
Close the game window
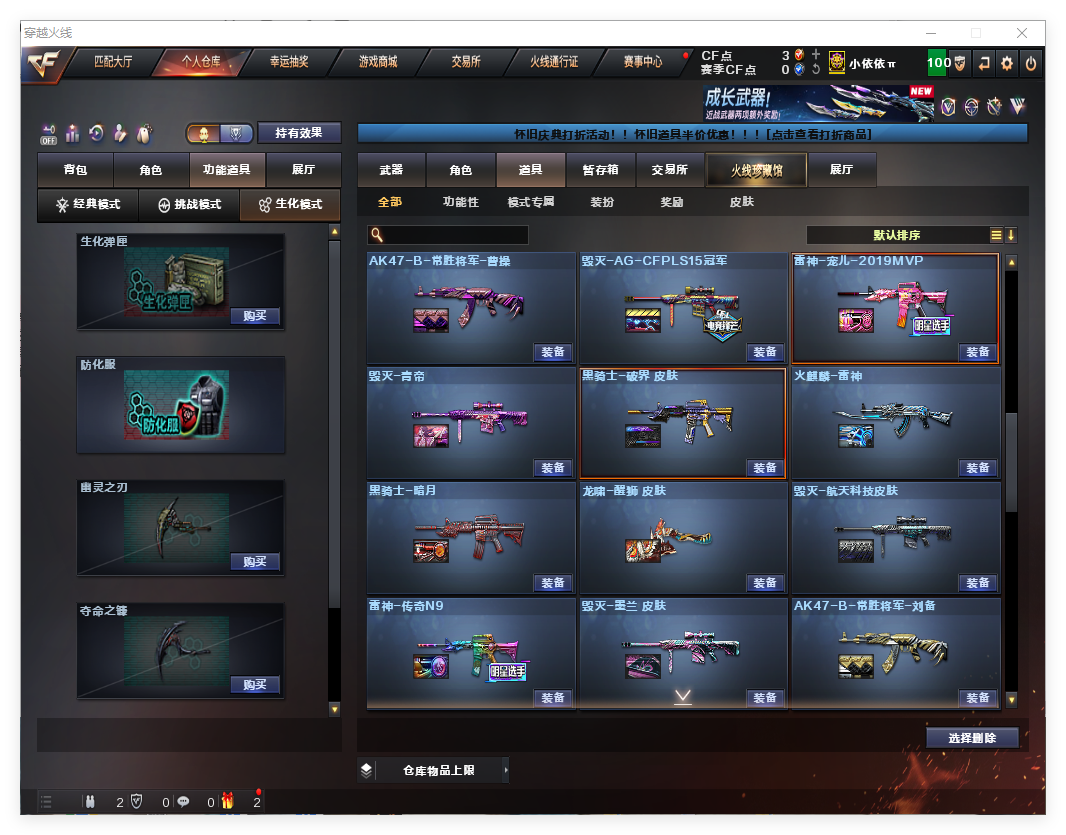(1022, 33)
